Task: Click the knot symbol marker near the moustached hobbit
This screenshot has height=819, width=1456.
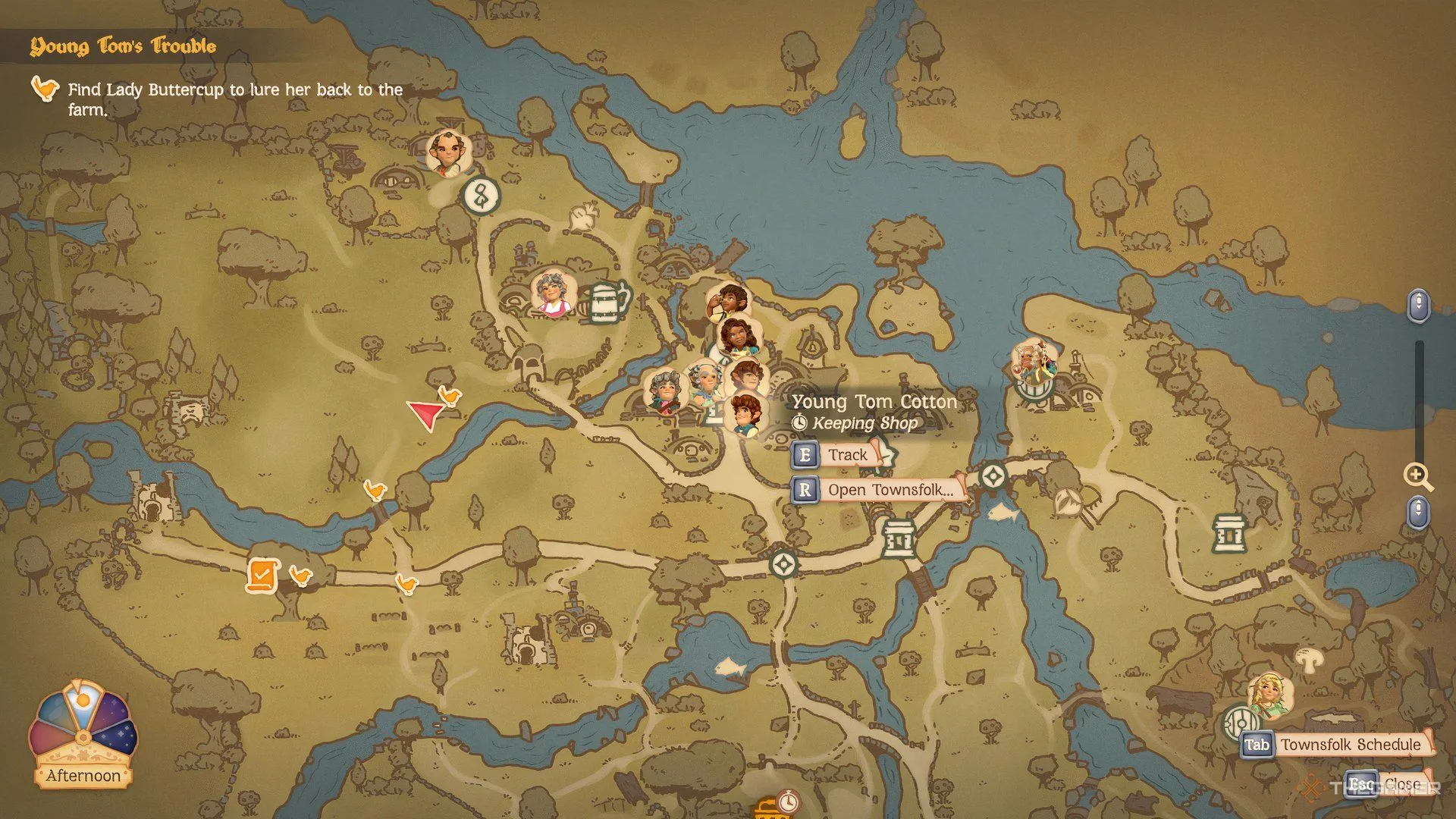Action: click(481, 196)
